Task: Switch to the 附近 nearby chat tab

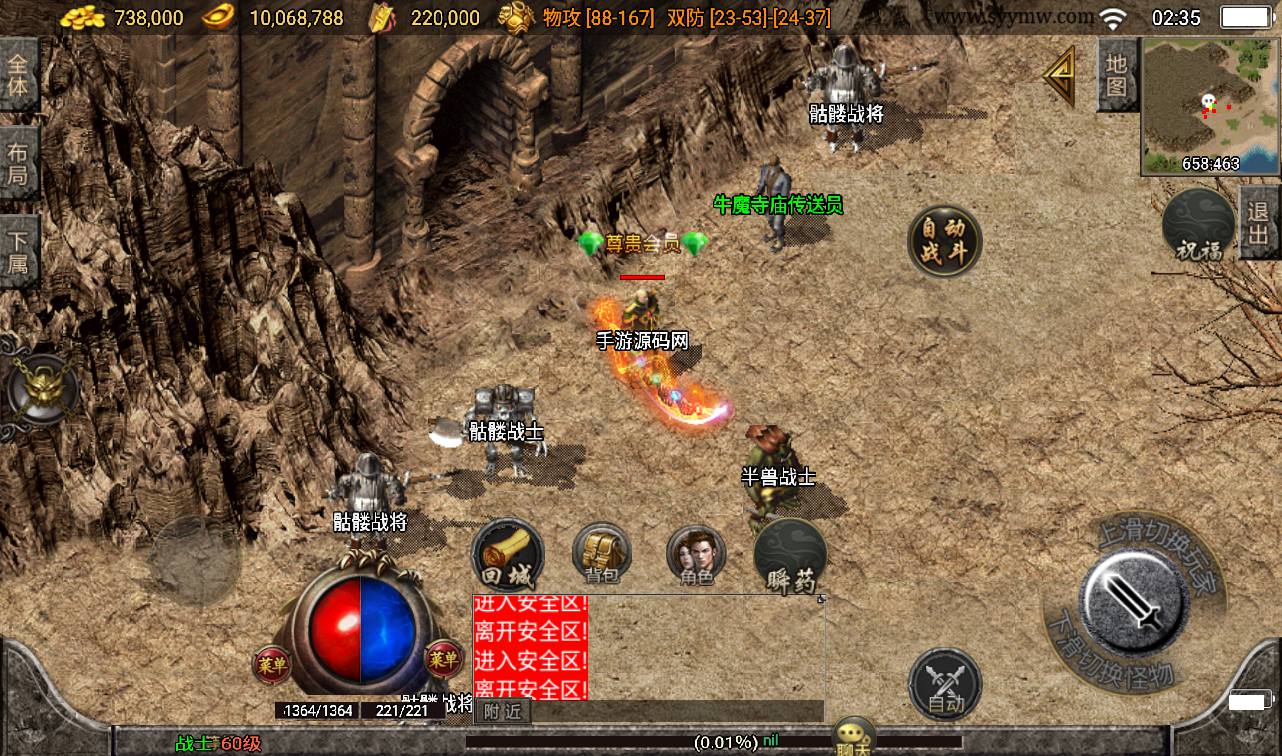Action: pyautogui.click(x=502, y=711)
